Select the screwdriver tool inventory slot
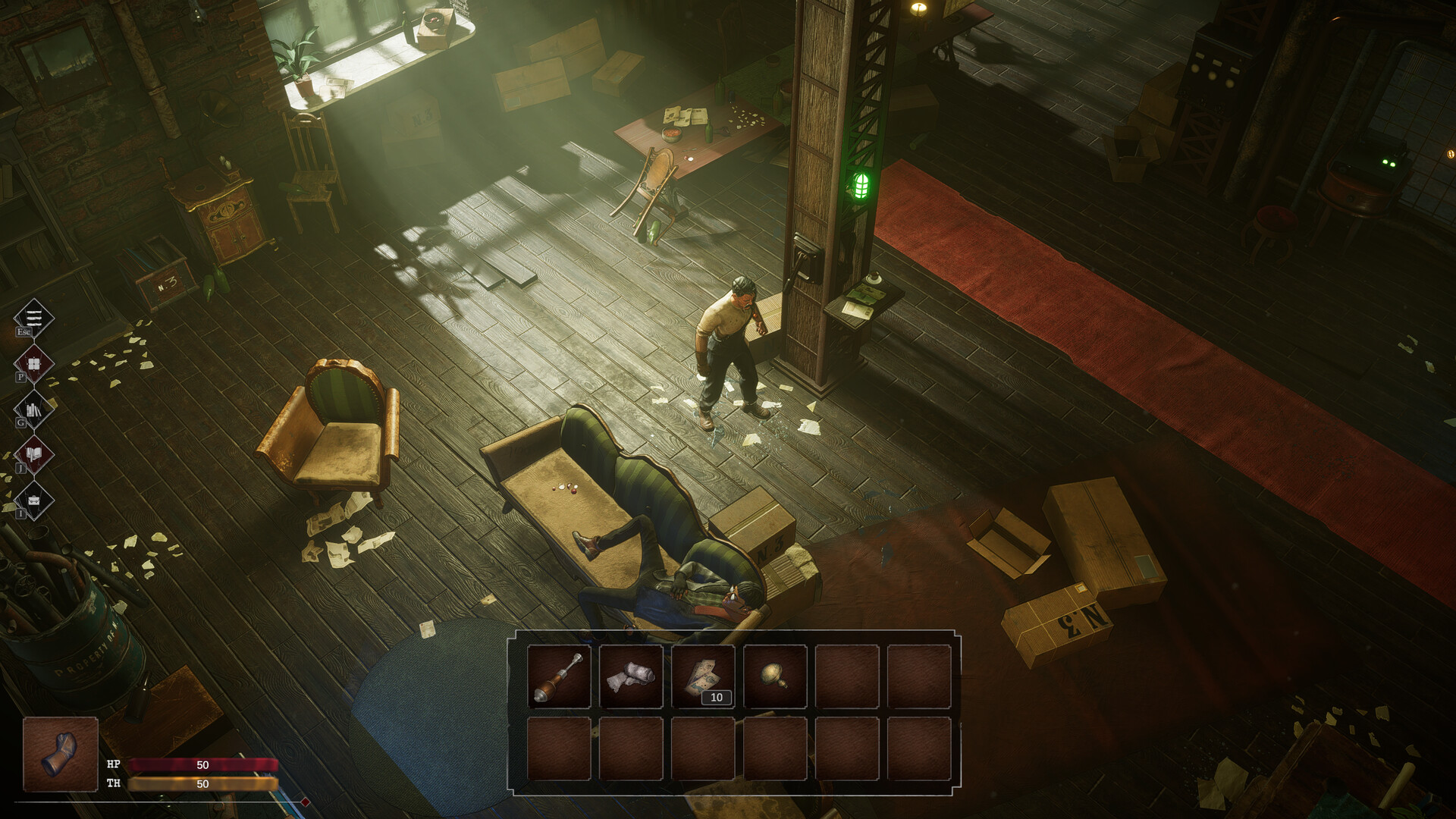The width and height of the screenshot is (1456, 819). coord(559,676)
